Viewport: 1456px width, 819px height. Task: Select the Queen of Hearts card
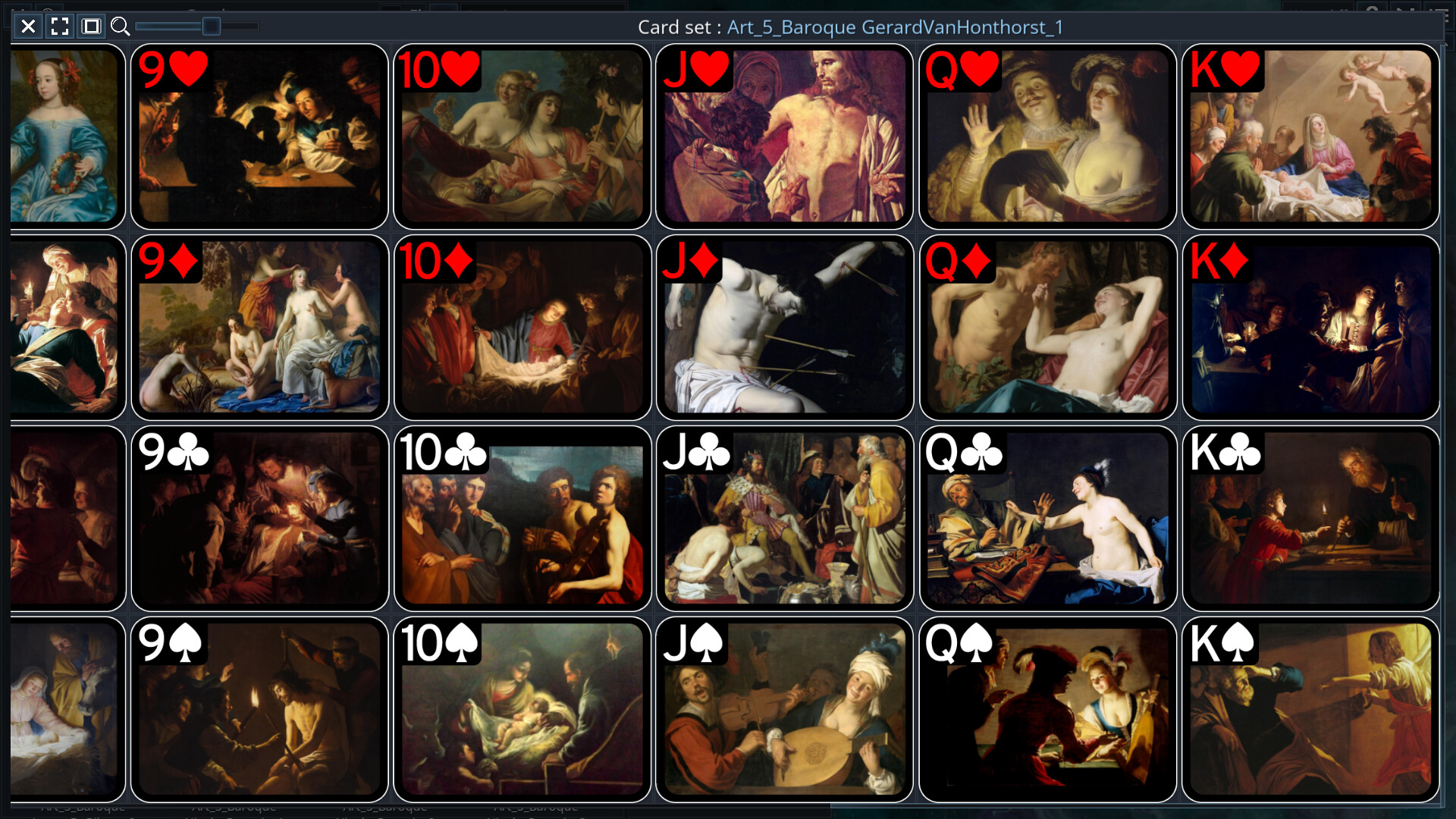(x=1048, y=136)
